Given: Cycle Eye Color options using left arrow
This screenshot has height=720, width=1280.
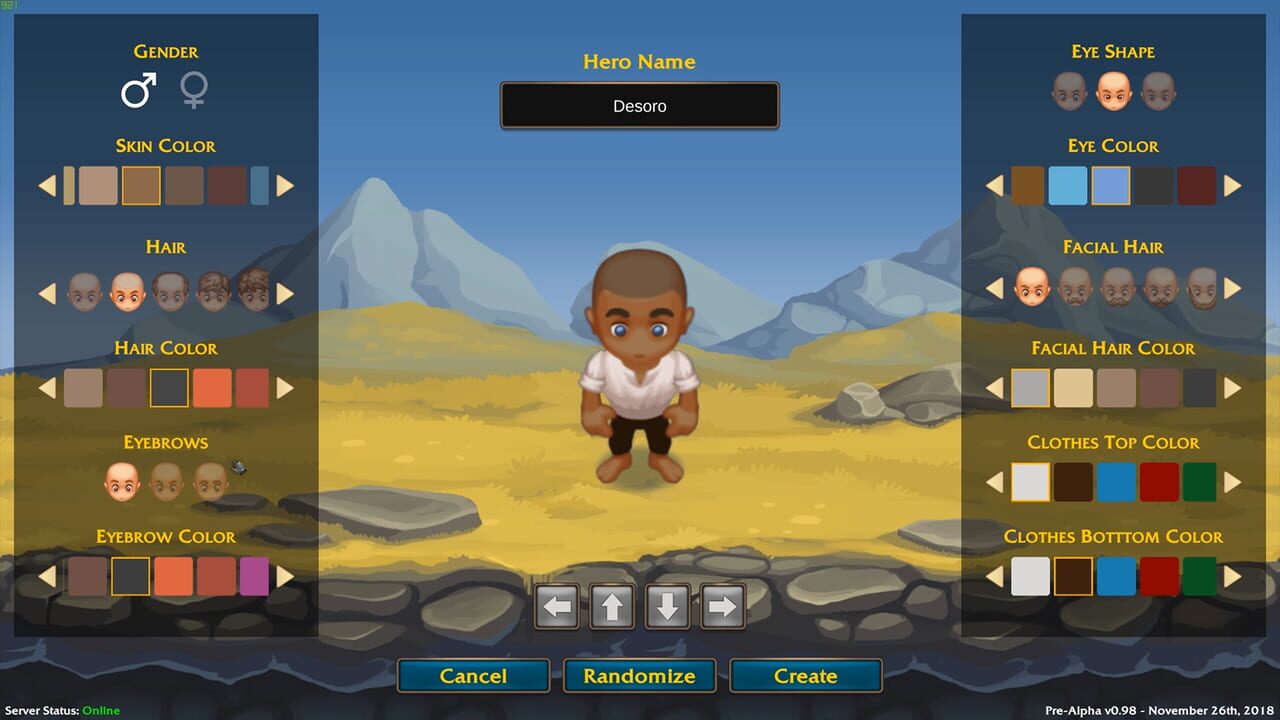Looking at the screenshot, I should click(994, 186).
